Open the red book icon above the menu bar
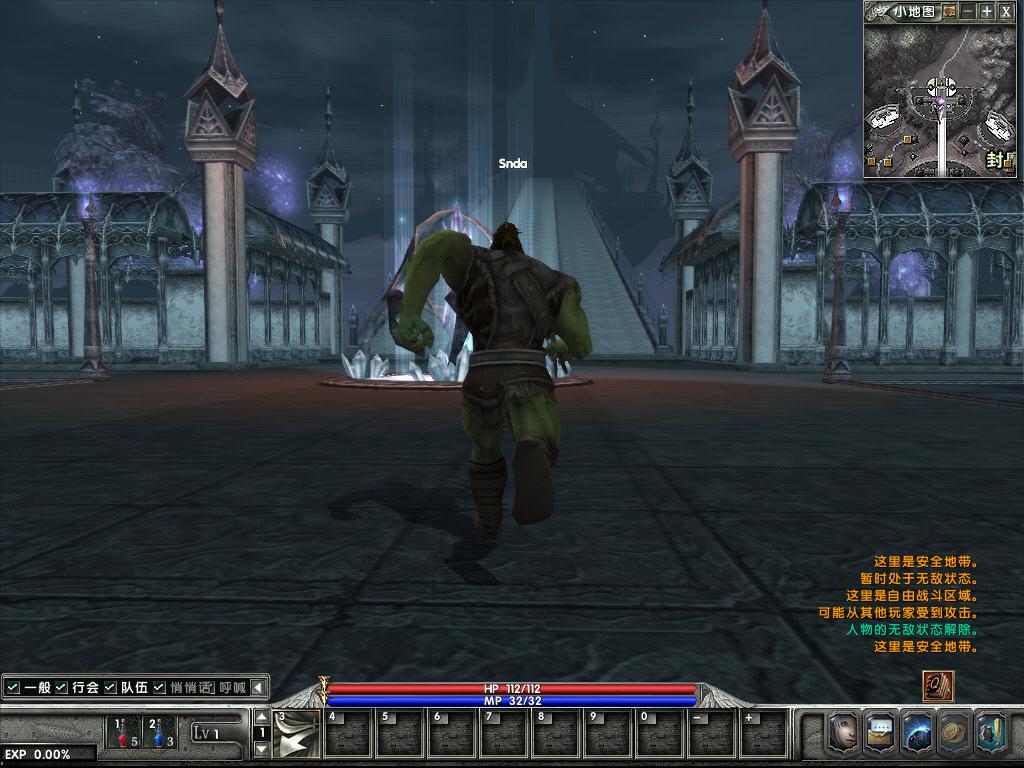The image size is (1024, 768). 938,687
